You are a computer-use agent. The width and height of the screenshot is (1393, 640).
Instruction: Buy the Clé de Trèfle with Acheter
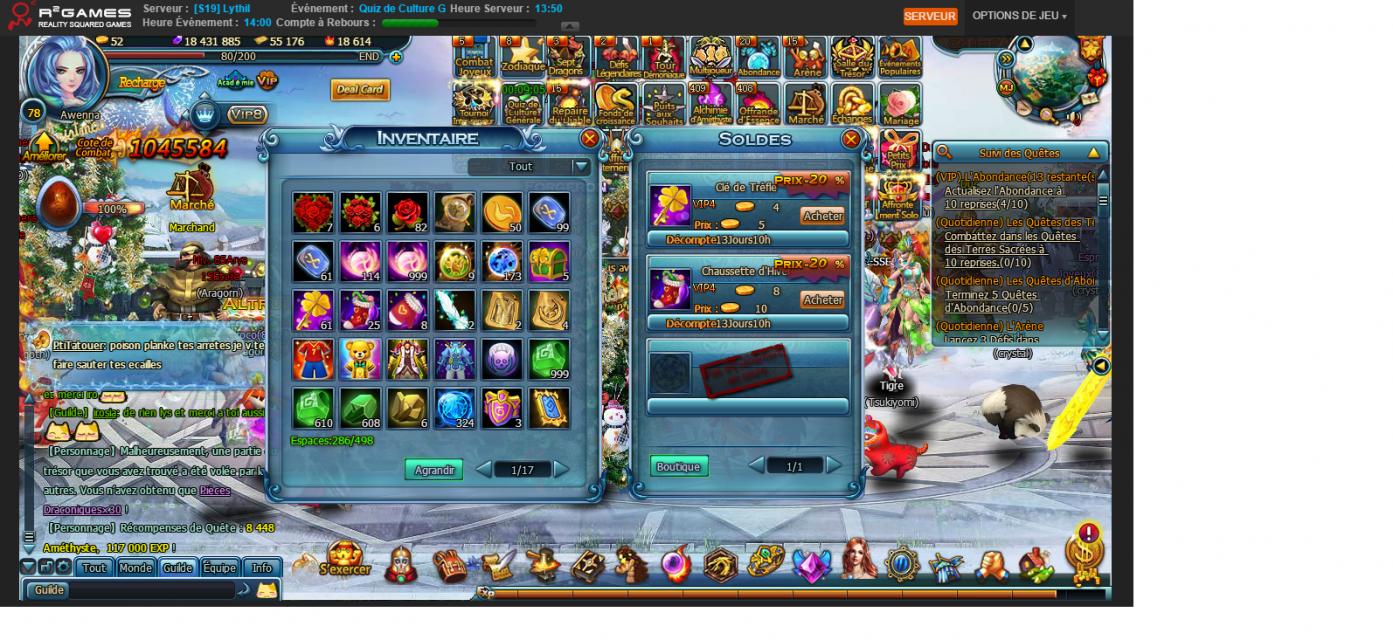(x=822, y=216)
